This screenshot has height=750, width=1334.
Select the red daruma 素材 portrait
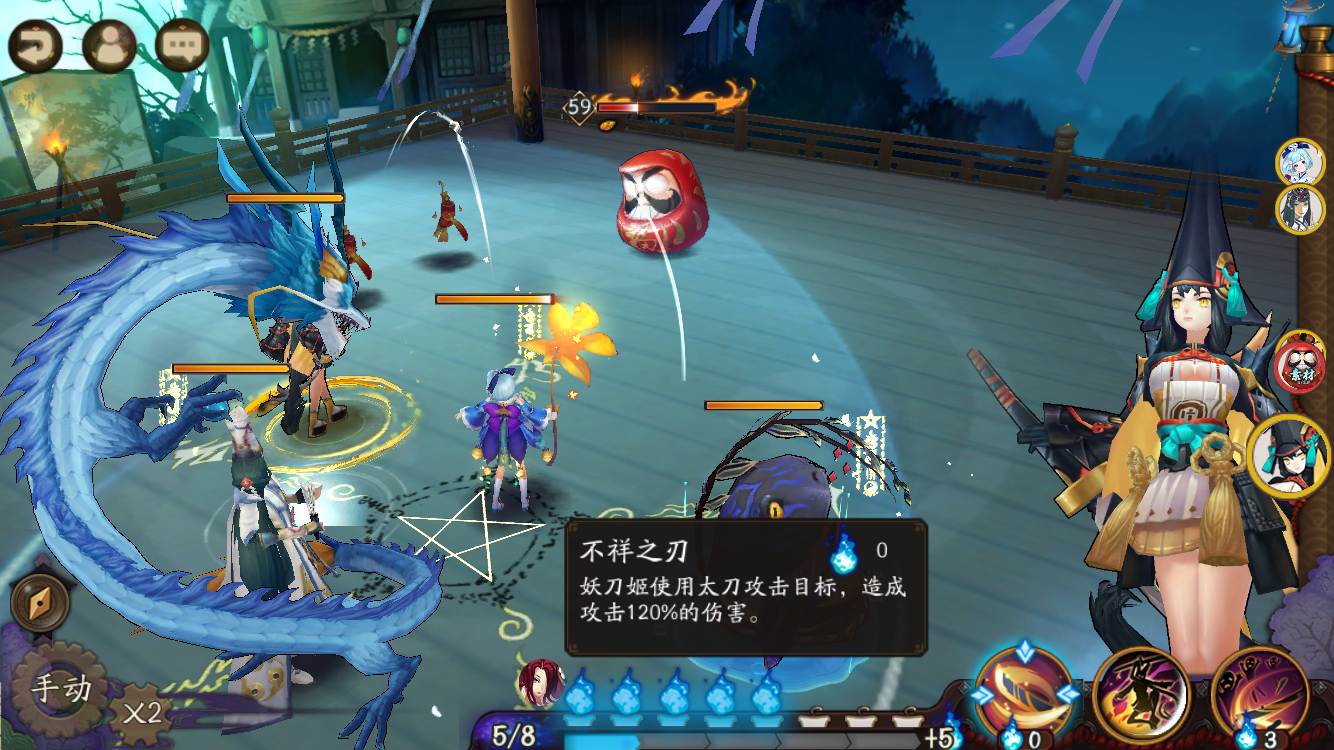coord(1300,364)
